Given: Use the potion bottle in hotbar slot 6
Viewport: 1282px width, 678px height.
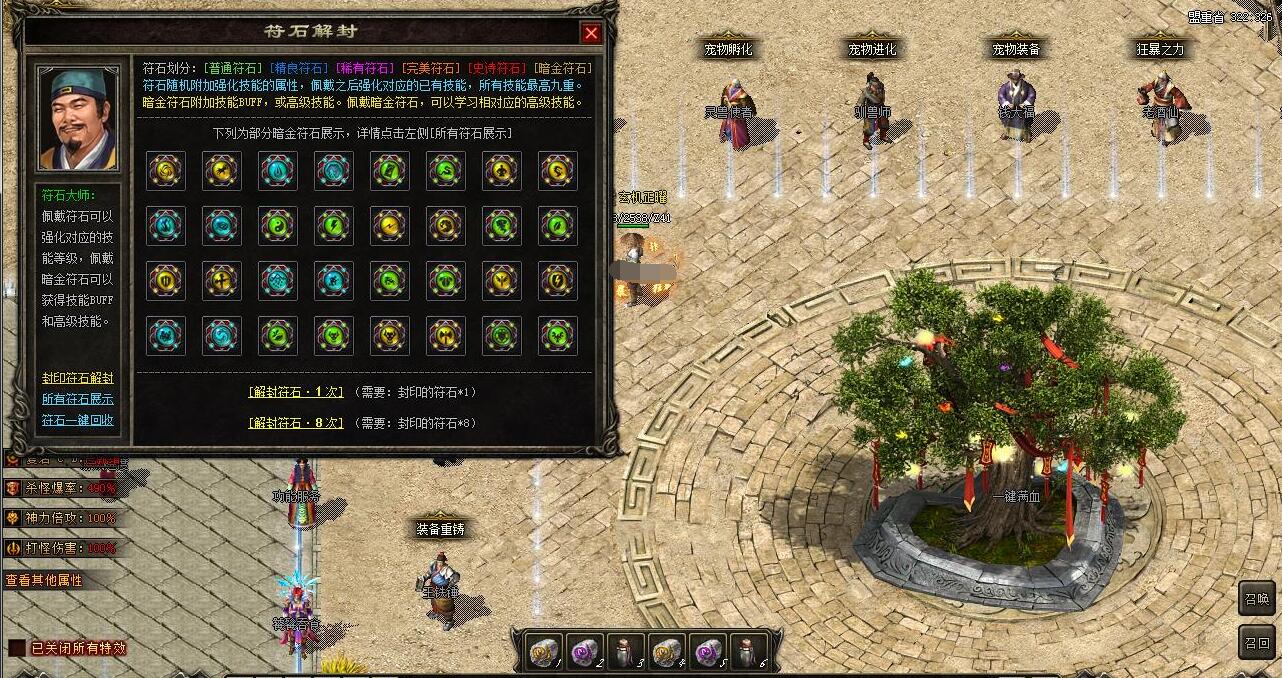Looking at the screenshot, I should (x=748, y=651).
